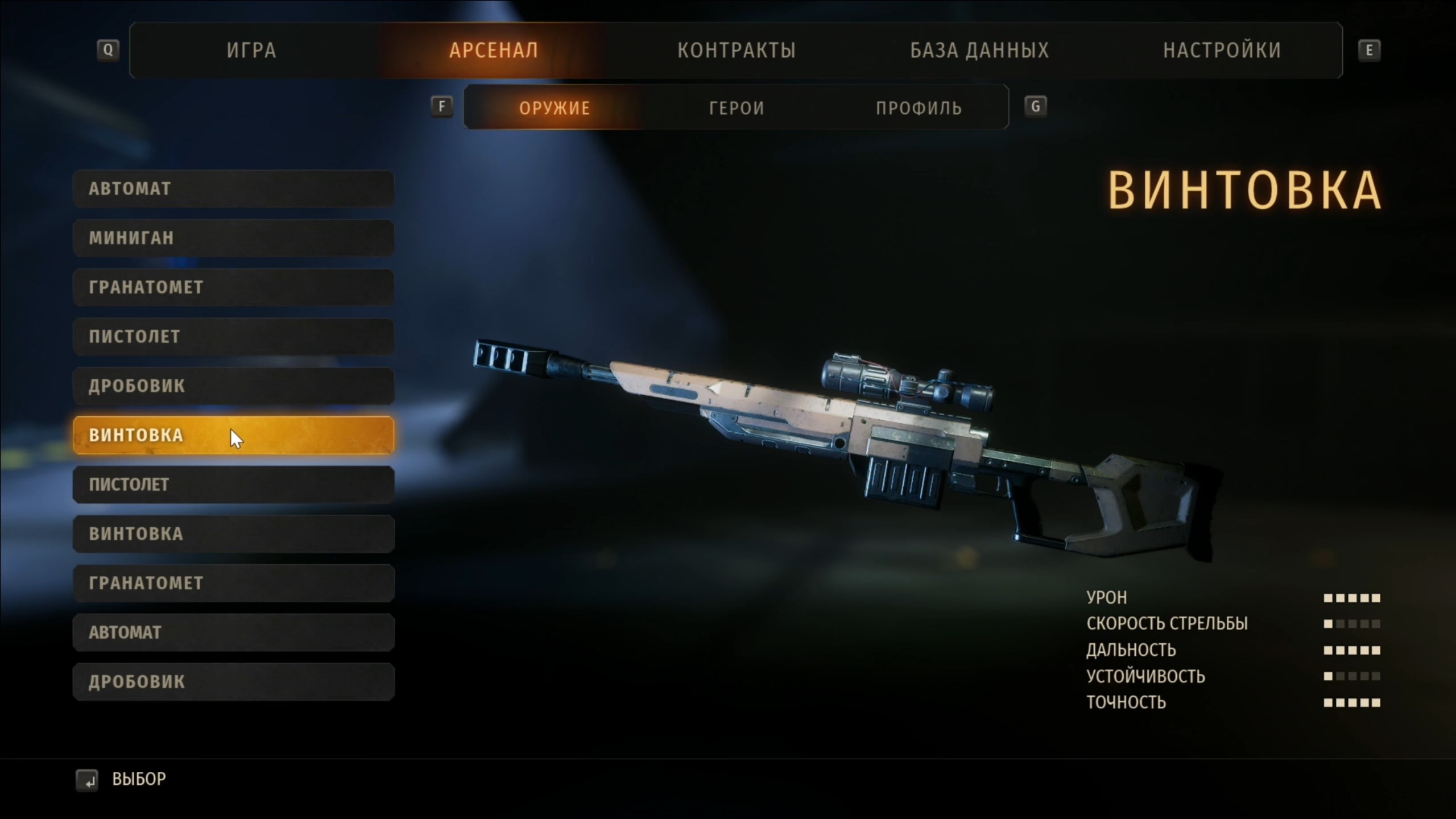The image size is (1456, 819).
Task: Choose the ОРУЖИЕ sub-tab
Action: click(x=555, y=107)
